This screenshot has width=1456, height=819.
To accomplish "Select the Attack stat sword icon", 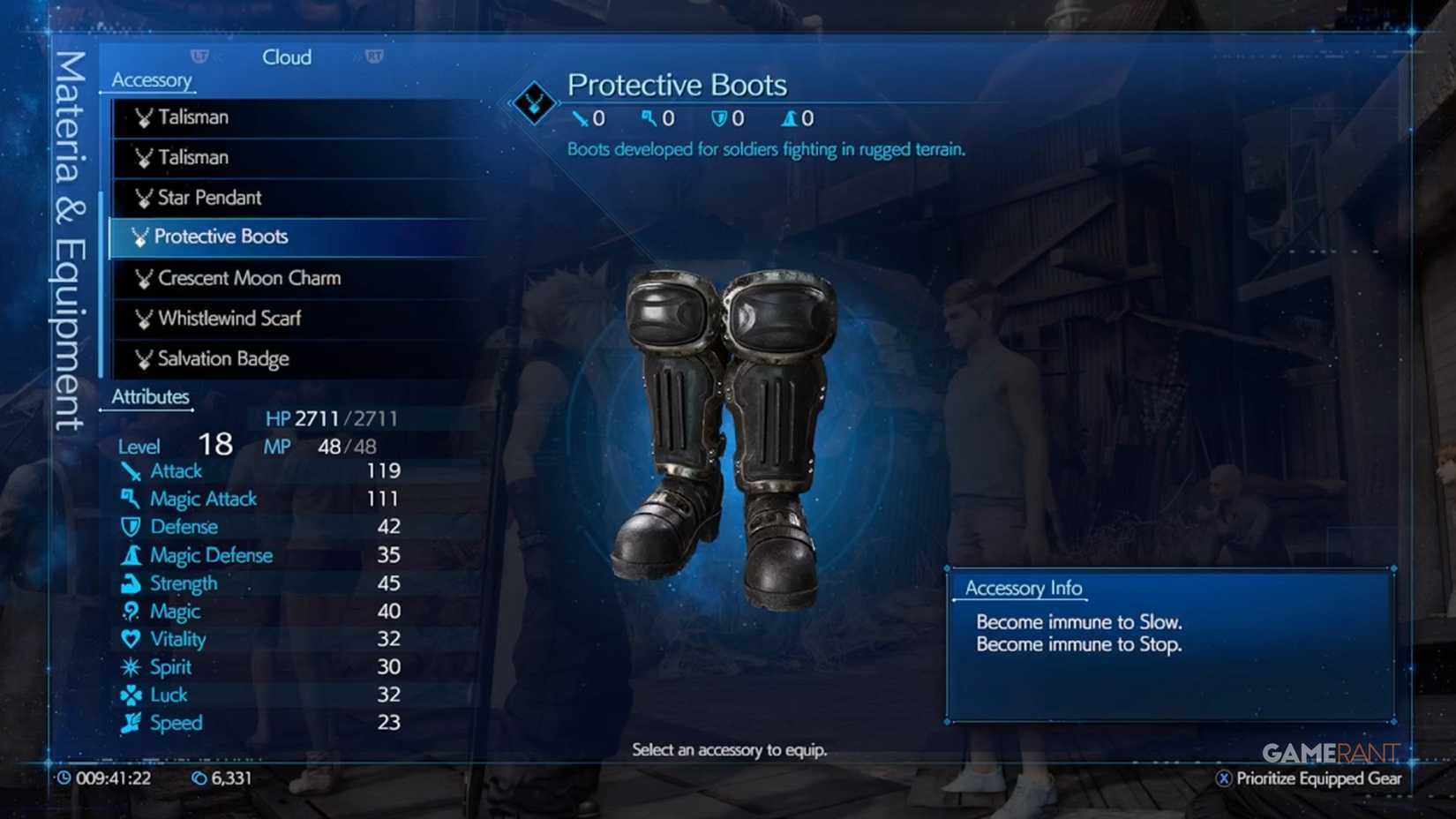I will 131,470.
